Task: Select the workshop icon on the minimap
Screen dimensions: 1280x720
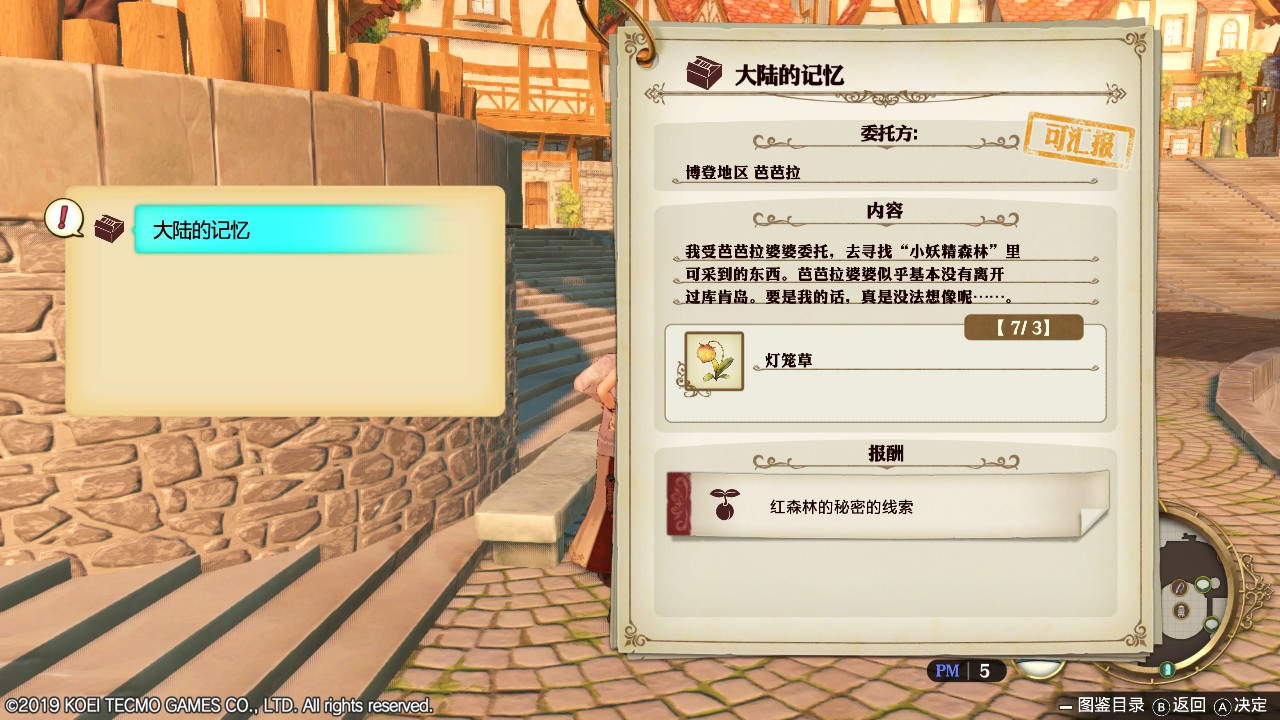Action: tap(1180, 611)
